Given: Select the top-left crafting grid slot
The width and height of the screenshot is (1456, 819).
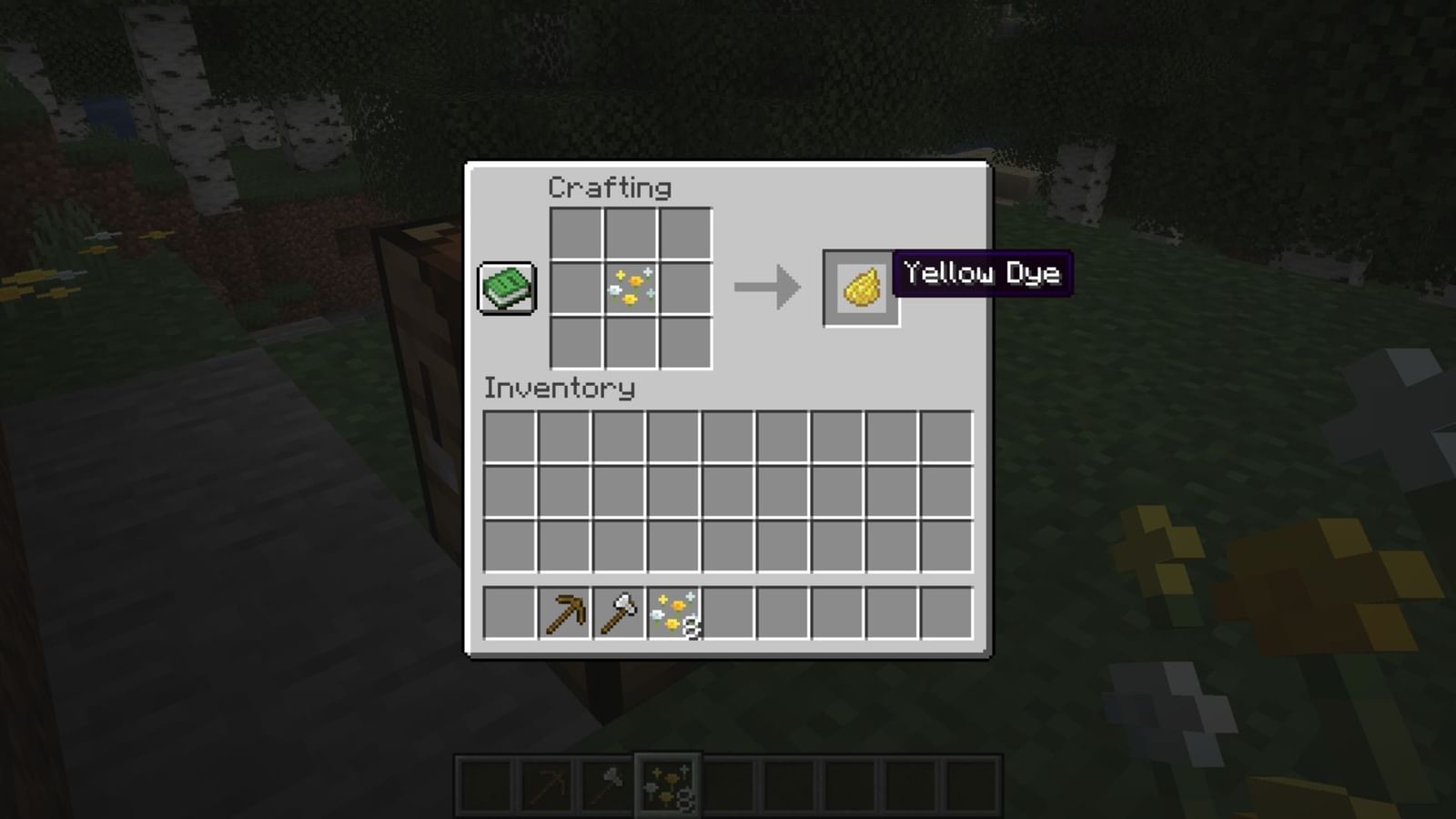Looking at the screenshot, I should (x=575, y=234).
